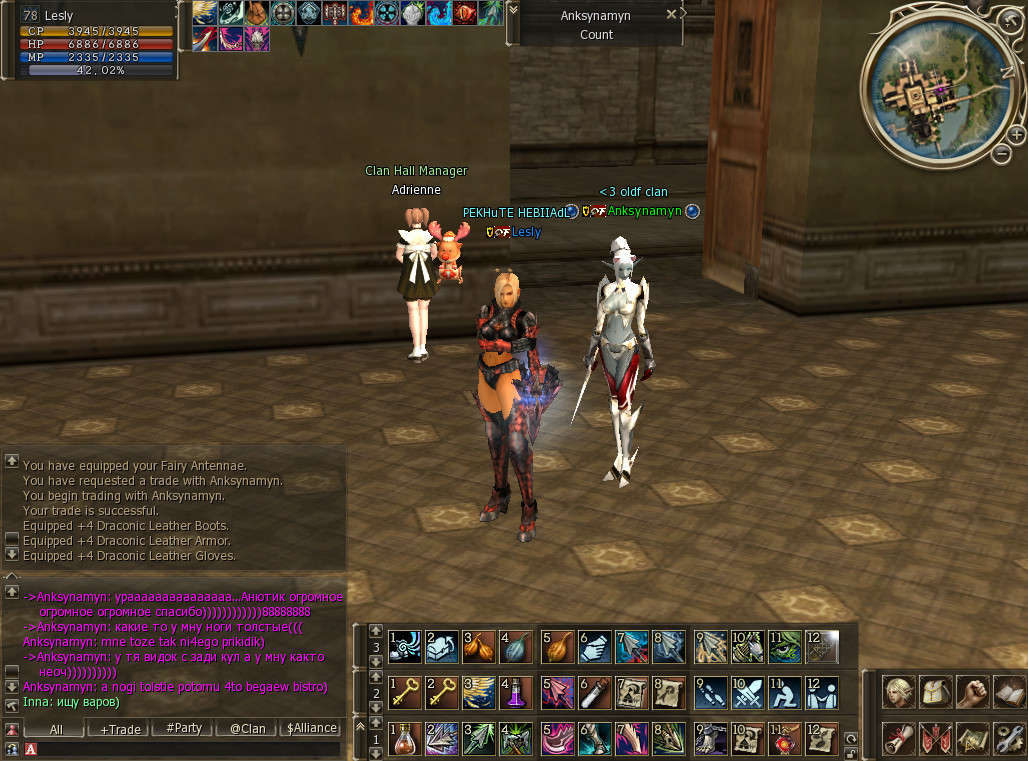Viewport: 1028px width, 761px height.
Task: Open the actions fist icon
Action: tap(971, 692)
